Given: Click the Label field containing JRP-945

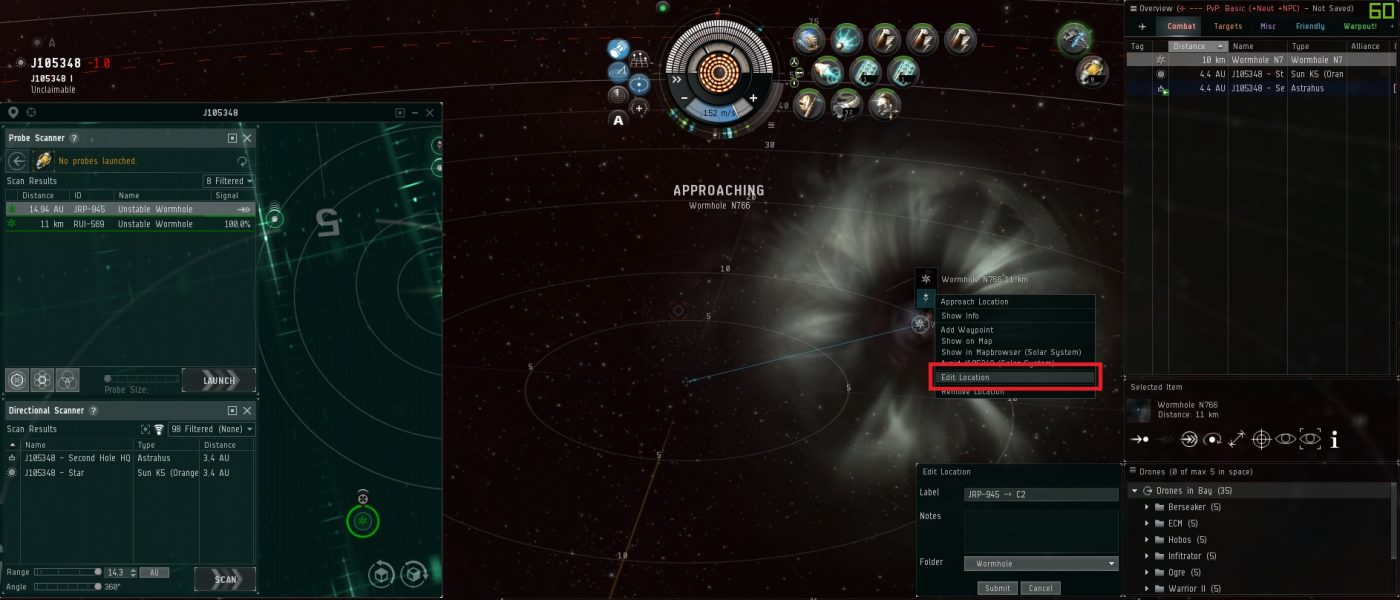Looking at the screenshot, I should pos(1040,494).
